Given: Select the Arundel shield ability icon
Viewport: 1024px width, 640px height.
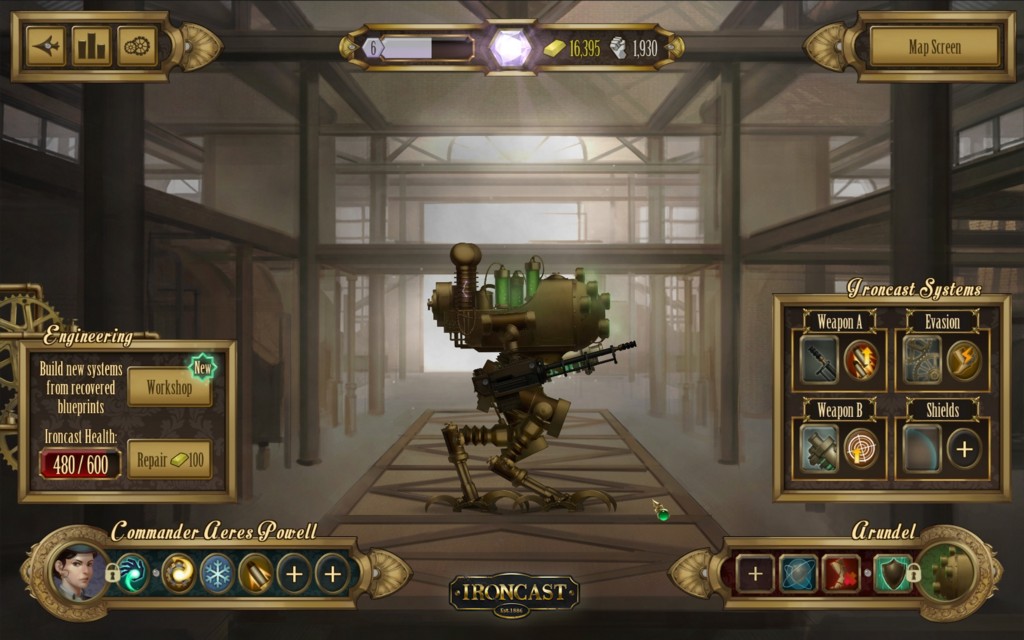Looking at the screenshot, I should (892, 574).
